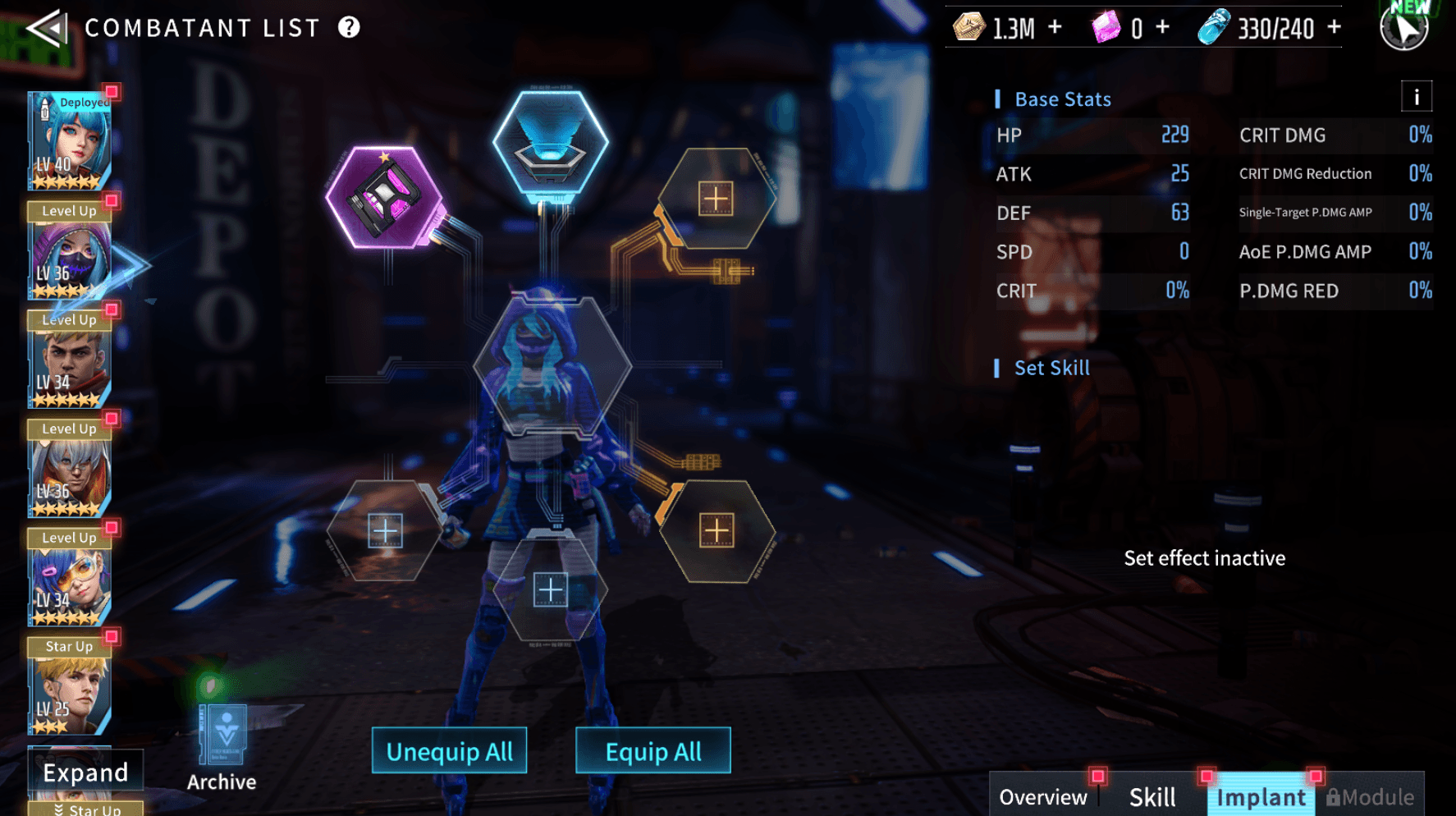Add more gold with the plus button
Image resolution: width=1456 pixels, height=816 pixels.
[x=1055, y=28]
